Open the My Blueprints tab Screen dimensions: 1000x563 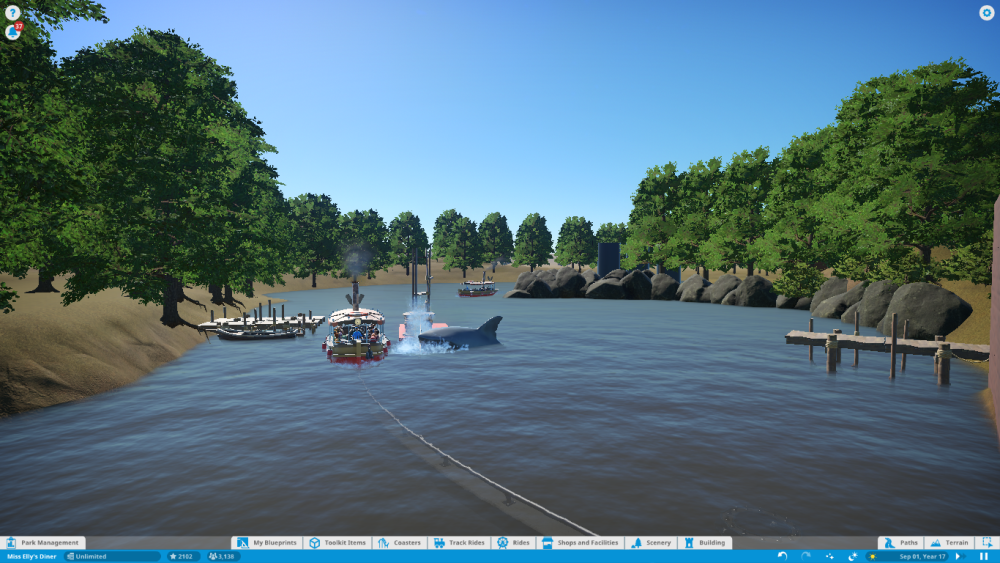coord(267,543)
